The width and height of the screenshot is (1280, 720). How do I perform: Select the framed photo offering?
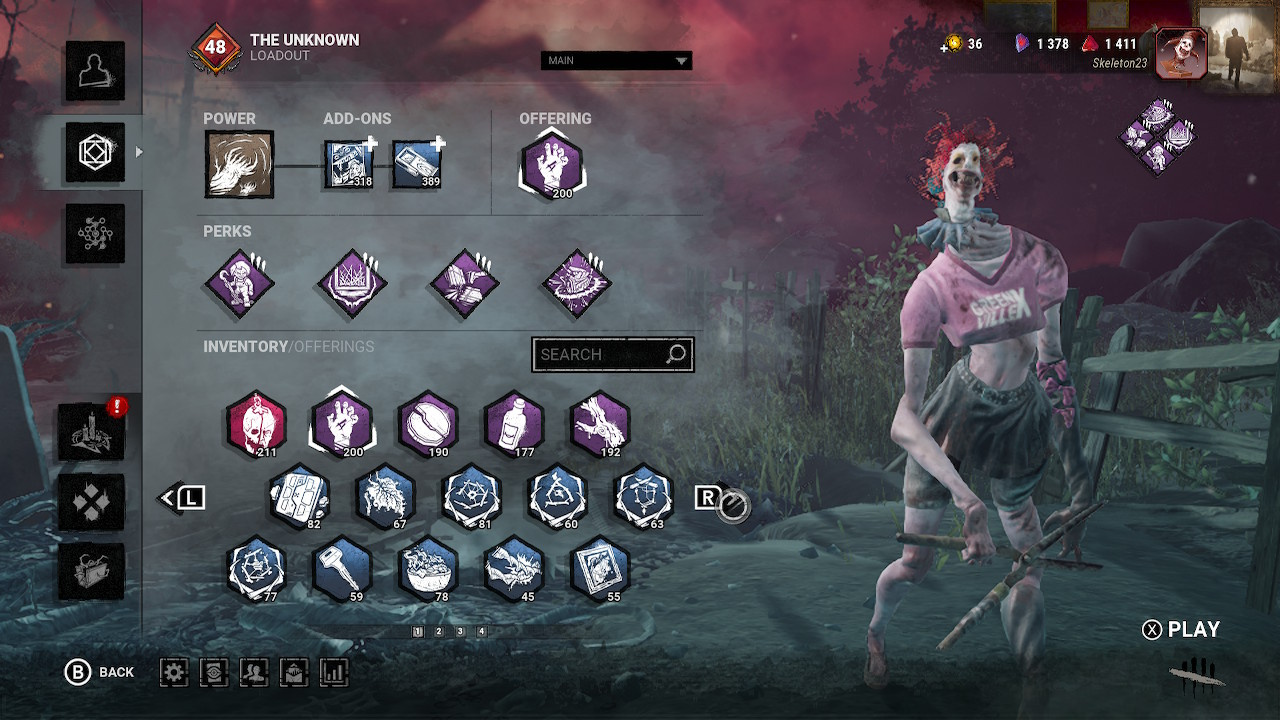[x=600, y=570]
